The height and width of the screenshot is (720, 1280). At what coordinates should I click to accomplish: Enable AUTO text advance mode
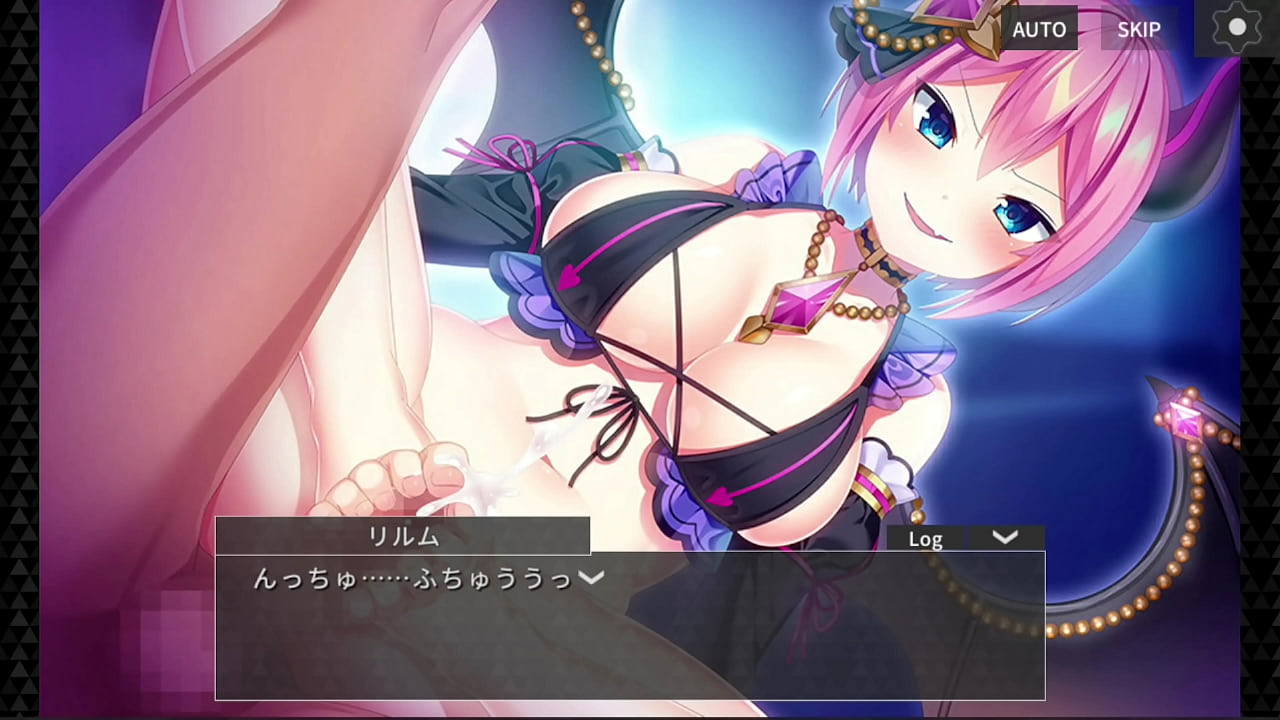click(x=1039, y=29)
